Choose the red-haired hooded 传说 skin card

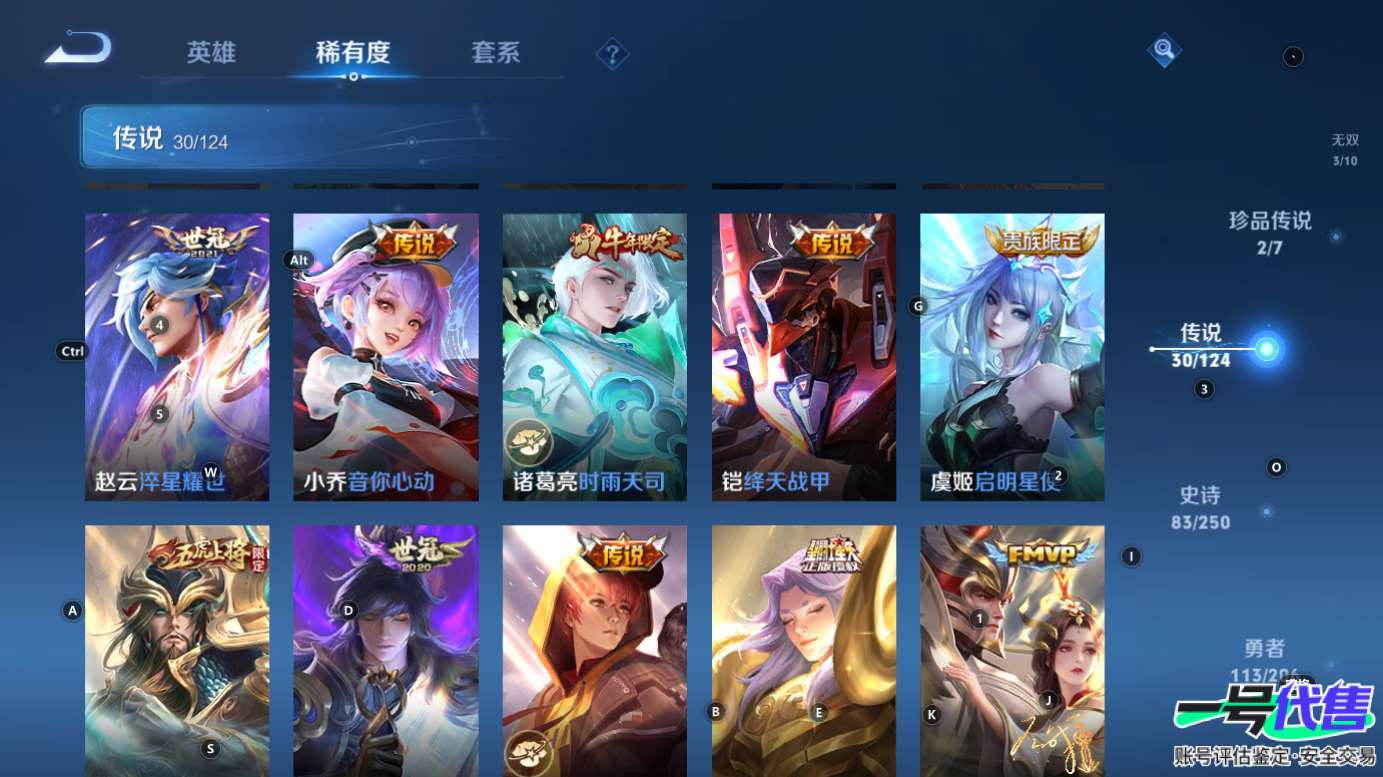594,650
